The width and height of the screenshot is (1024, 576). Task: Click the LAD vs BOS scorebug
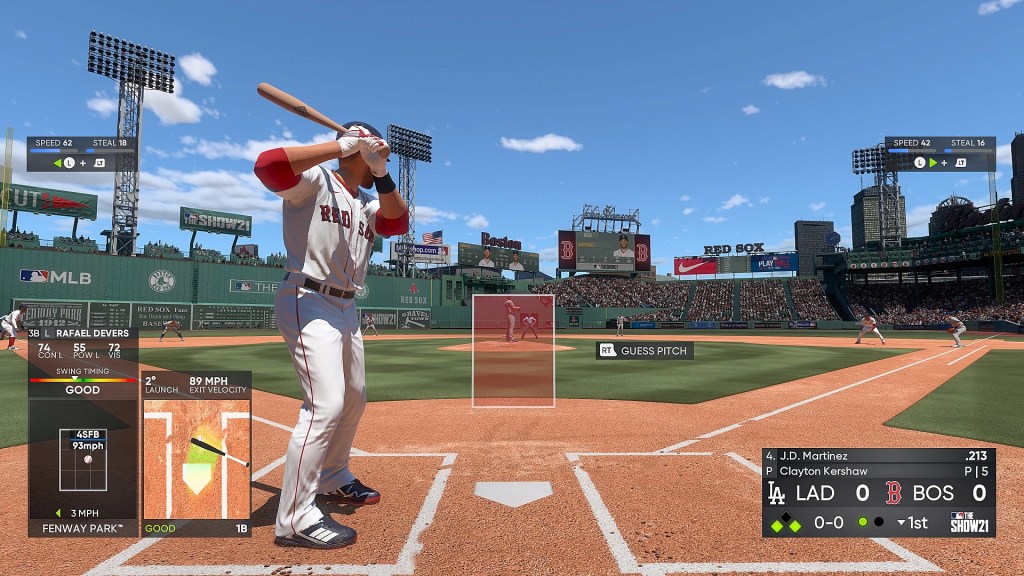pyautogui.click(x=878, y=492)
